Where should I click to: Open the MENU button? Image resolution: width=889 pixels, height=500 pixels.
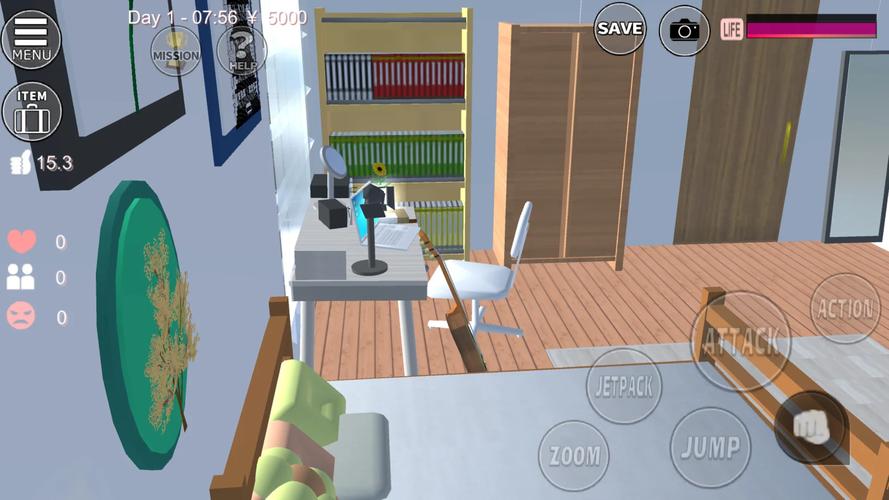point(31,38)
